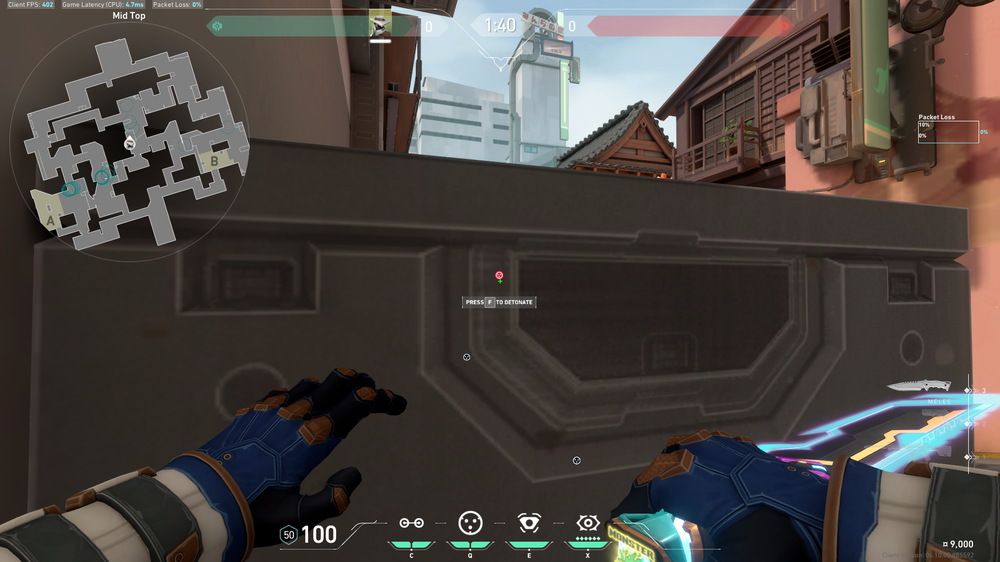The height and width of the screenshot is (562, 1000).
Task: Activate the Neural Theft ultimate icon
Action: [587, 522]
